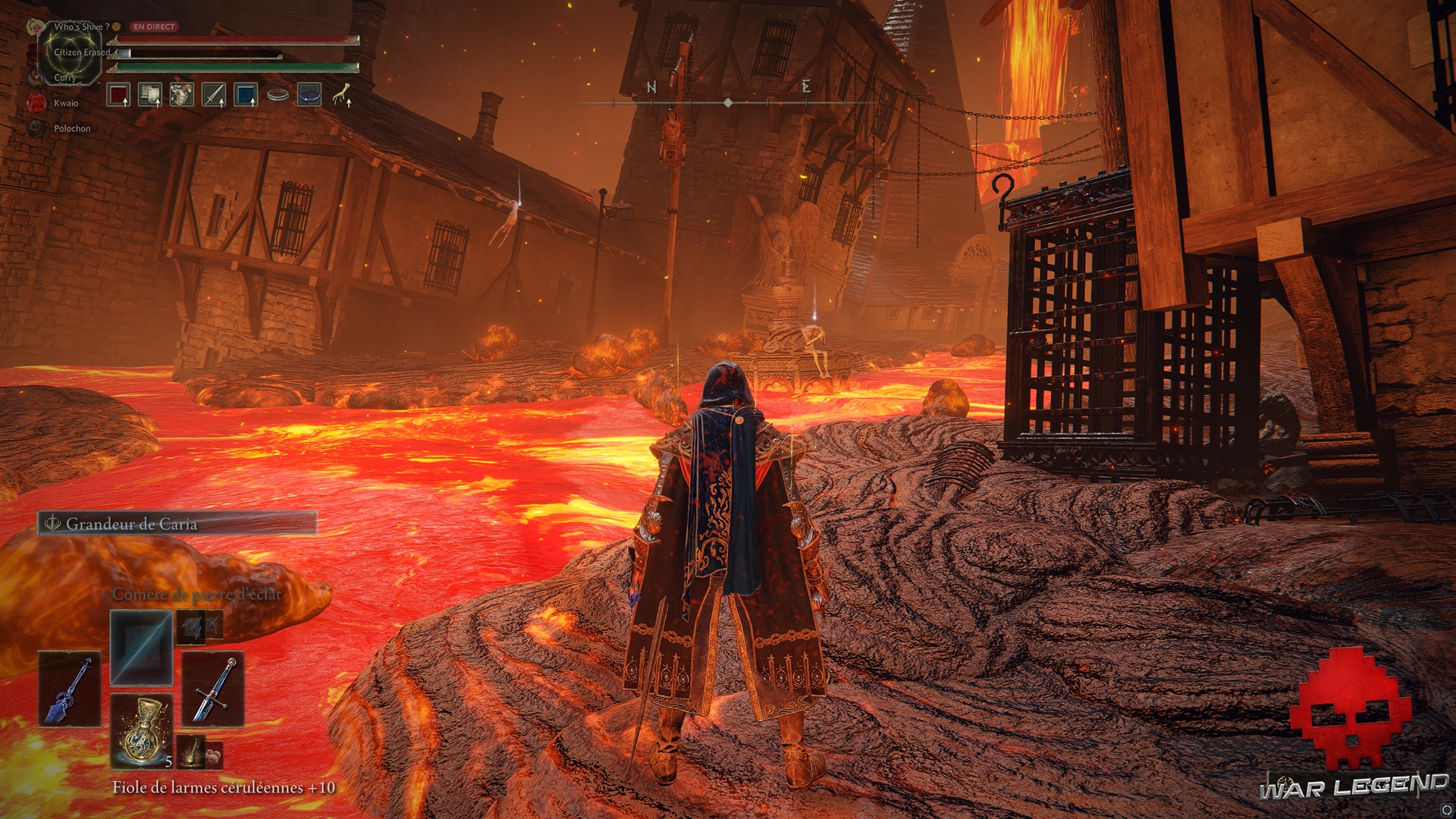This screenshot has height=819, width=1456.
Task: Click the red square buff icon
Action: [x=118, y=95]
